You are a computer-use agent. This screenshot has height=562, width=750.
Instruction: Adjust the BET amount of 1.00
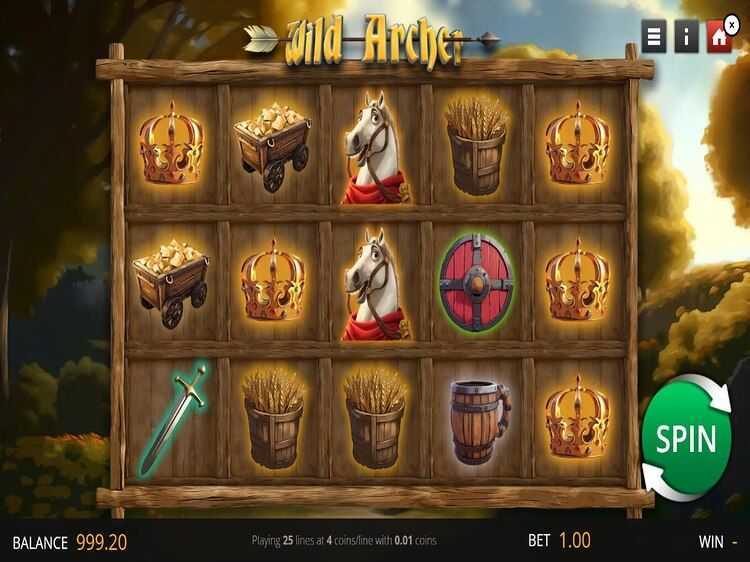(574, 541)
